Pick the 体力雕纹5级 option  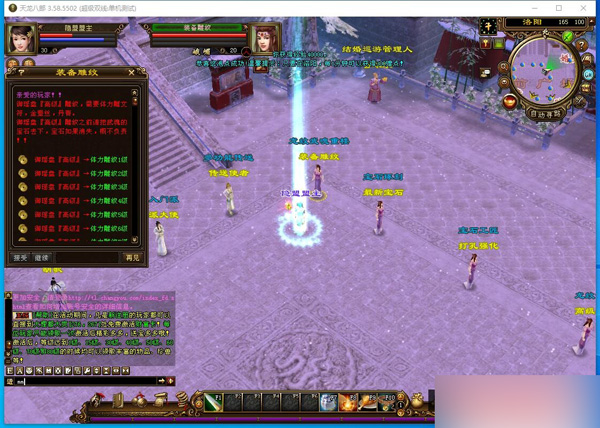click(x=75, y=214)
